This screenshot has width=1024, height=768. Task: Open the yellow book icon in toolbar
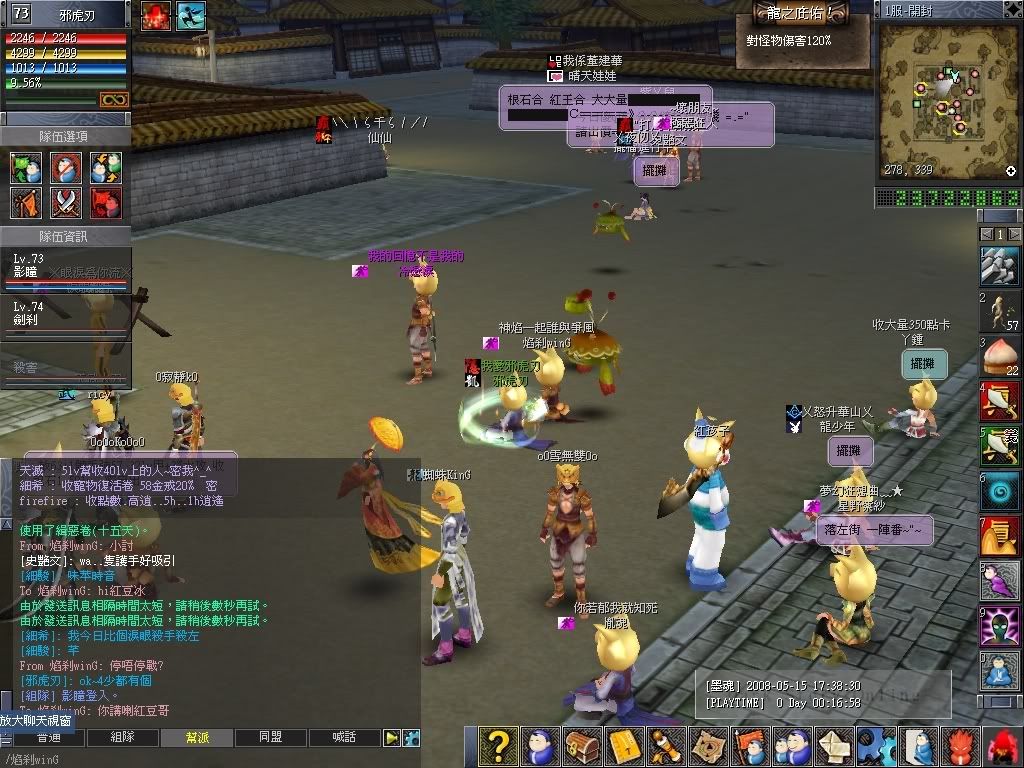coord(624,746)
